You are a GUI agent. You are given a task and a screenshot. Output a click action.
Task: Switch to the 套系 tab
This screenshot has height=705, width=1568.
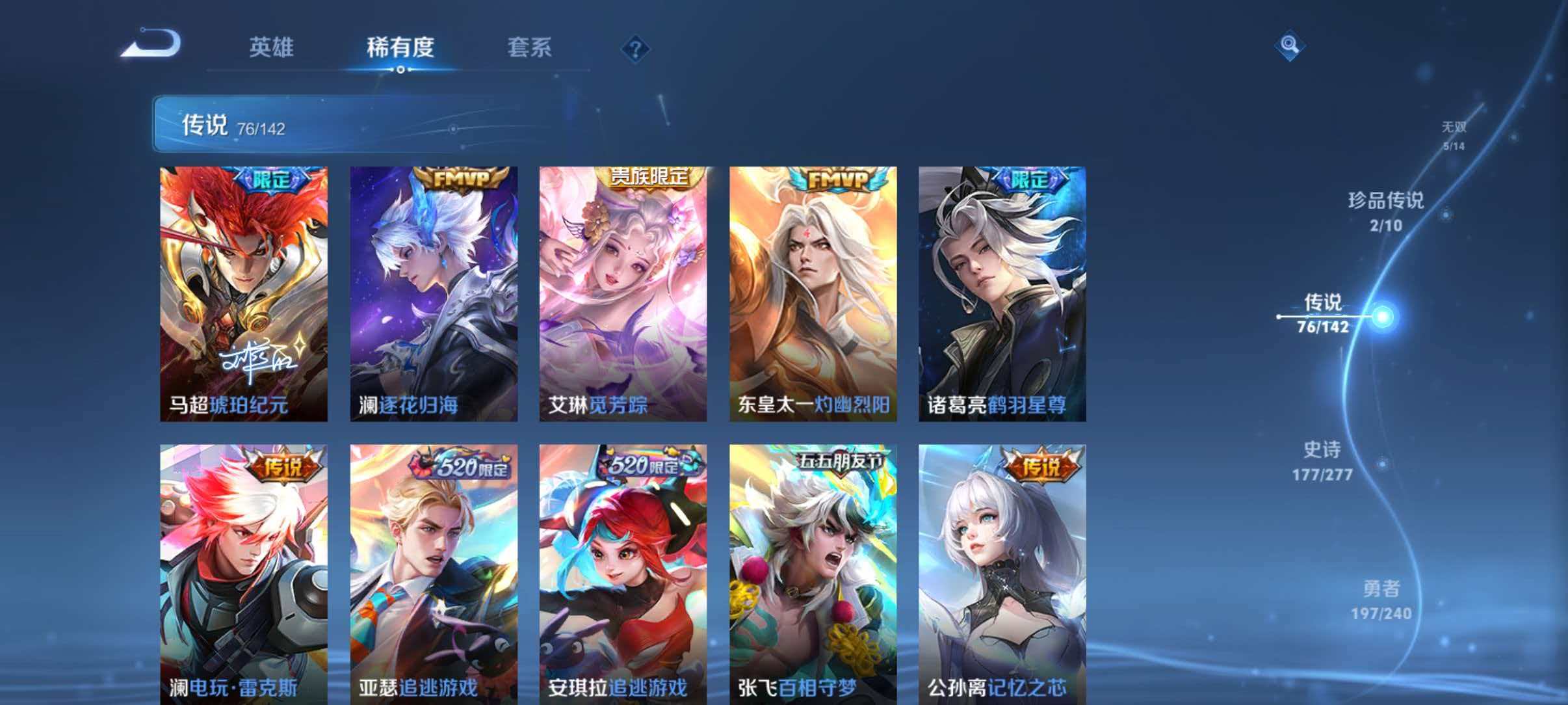[529, 47]
